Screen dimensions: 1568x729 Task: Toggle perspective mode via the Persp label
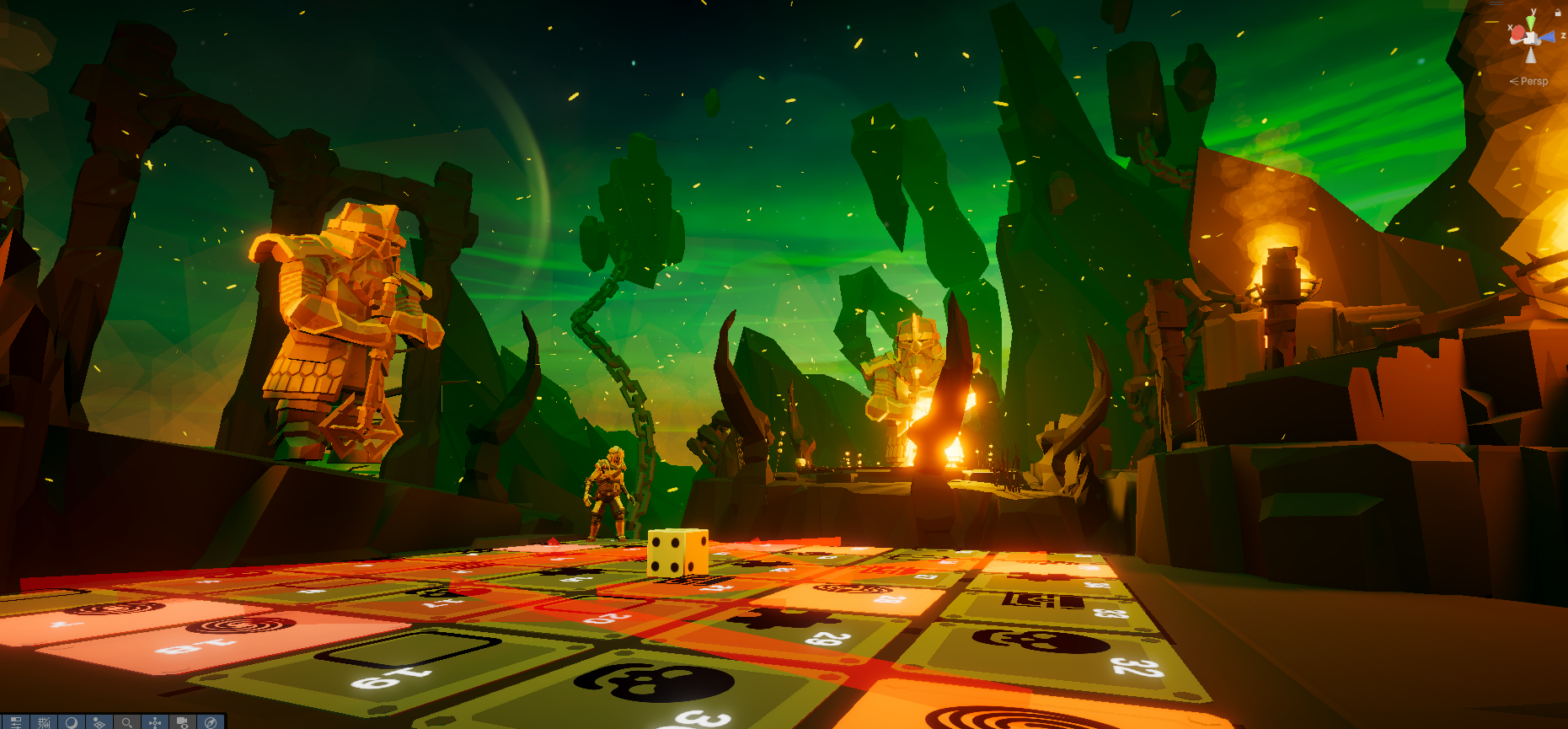click(x=1534, y=81)
